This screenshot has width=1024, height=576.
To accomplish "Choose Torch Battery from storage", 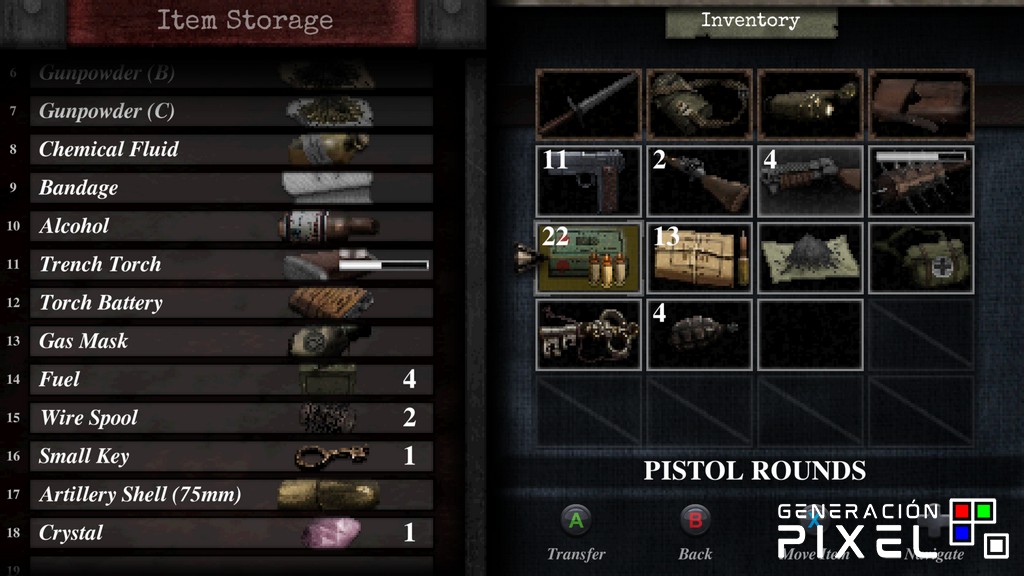I will 230,303.
